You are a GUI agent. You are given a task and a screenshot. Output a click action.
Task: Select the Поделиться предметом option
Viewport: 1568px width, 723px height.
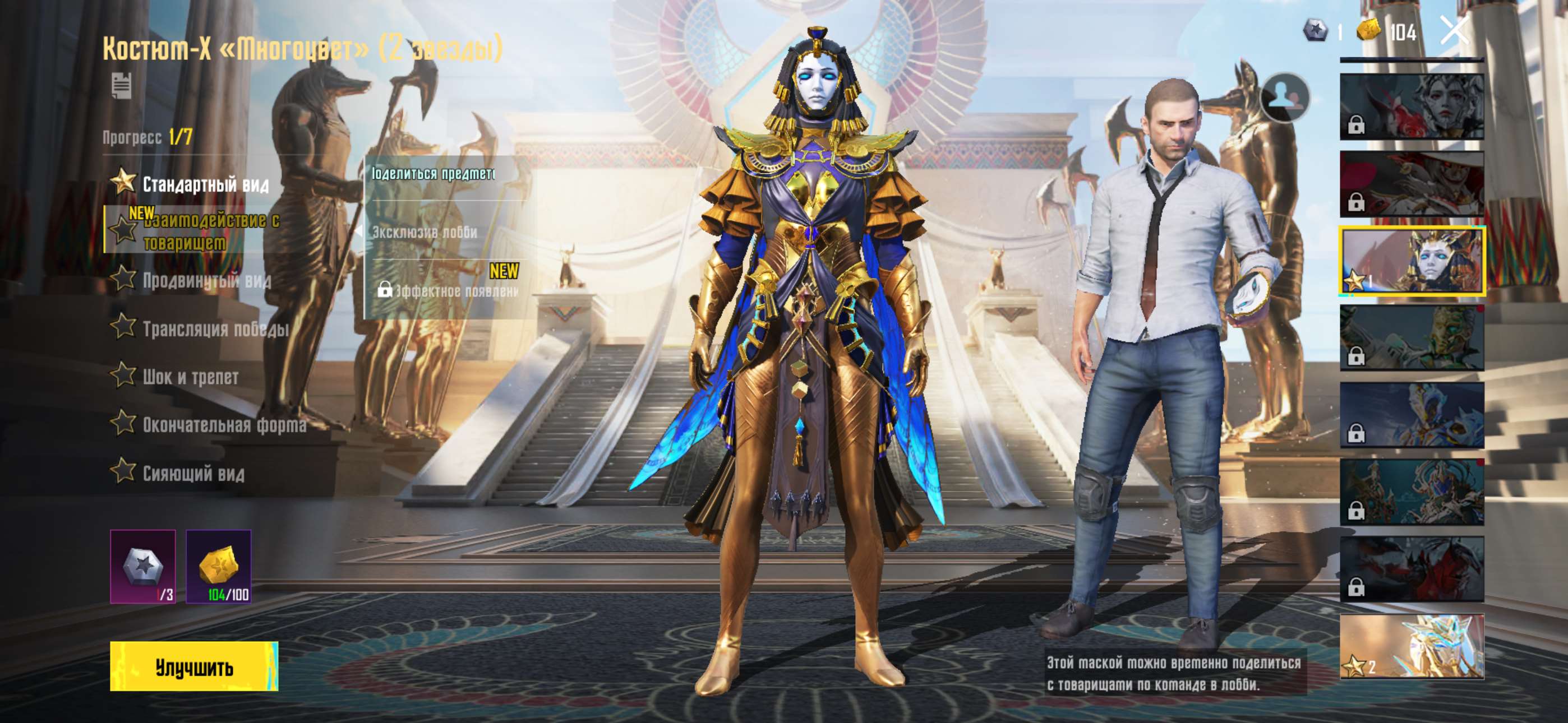[x=433, y=174]
